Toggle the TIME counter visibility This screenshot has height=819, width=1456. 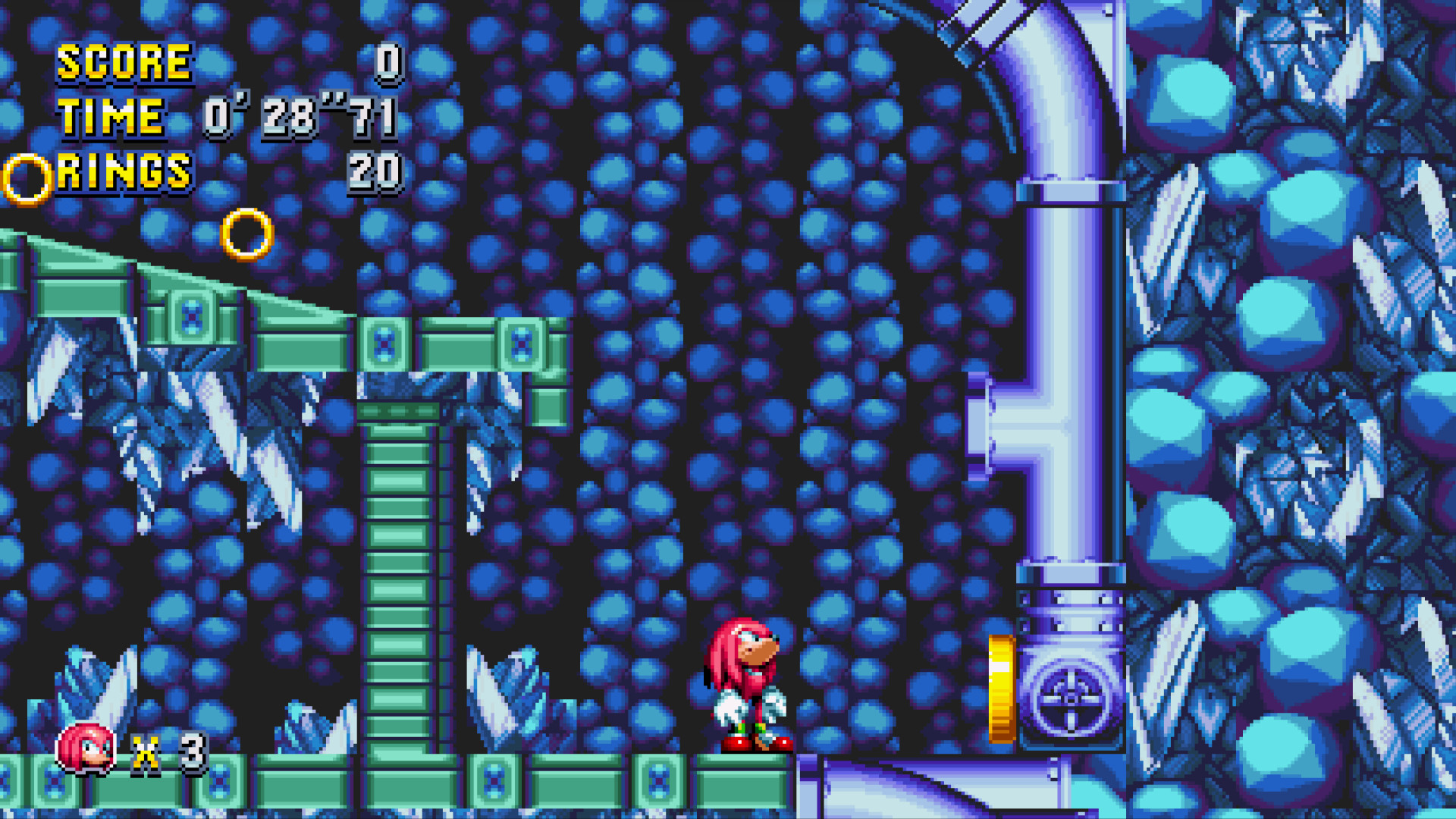114,118
